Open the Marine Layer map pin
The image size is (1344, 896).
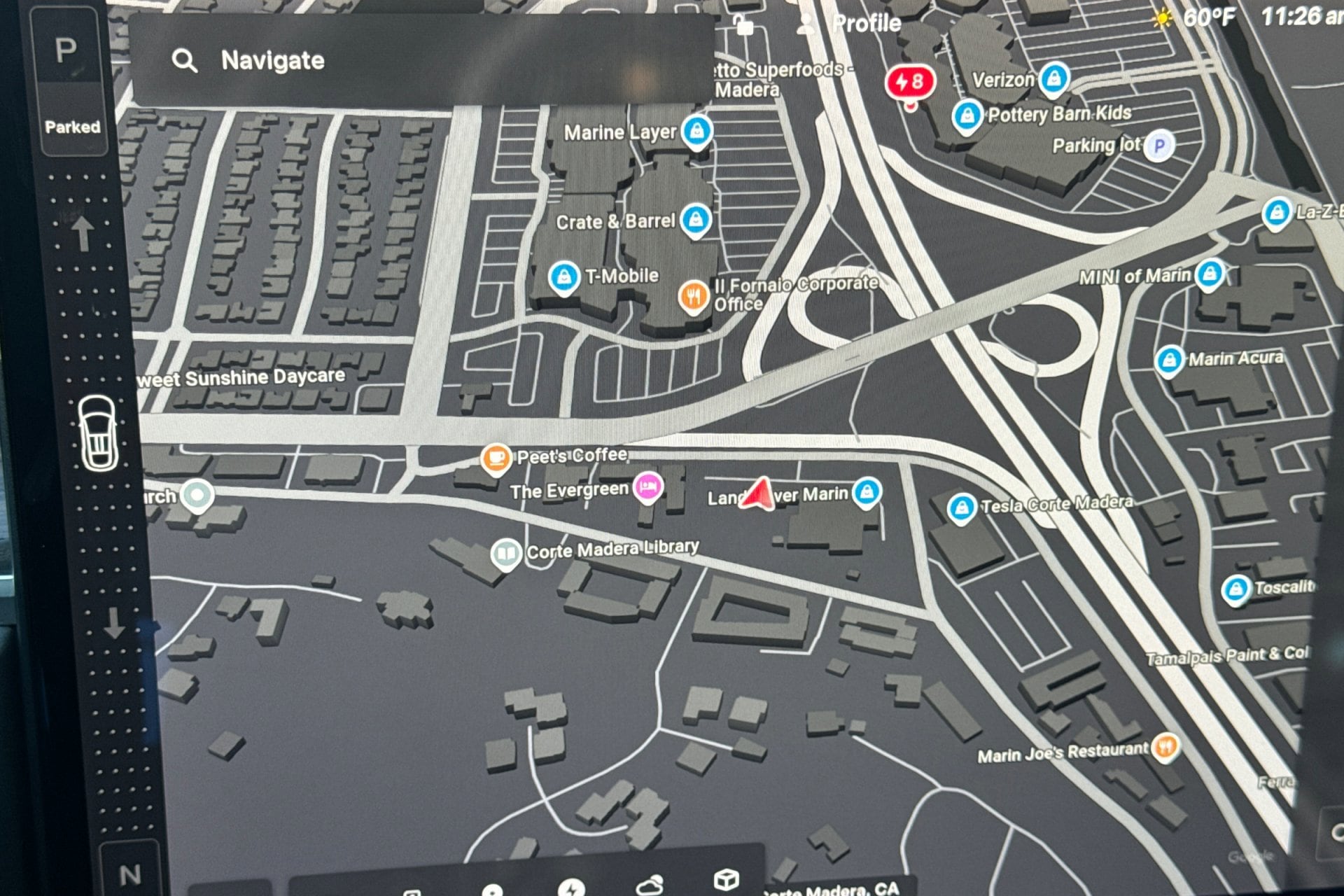click(696, 131)
